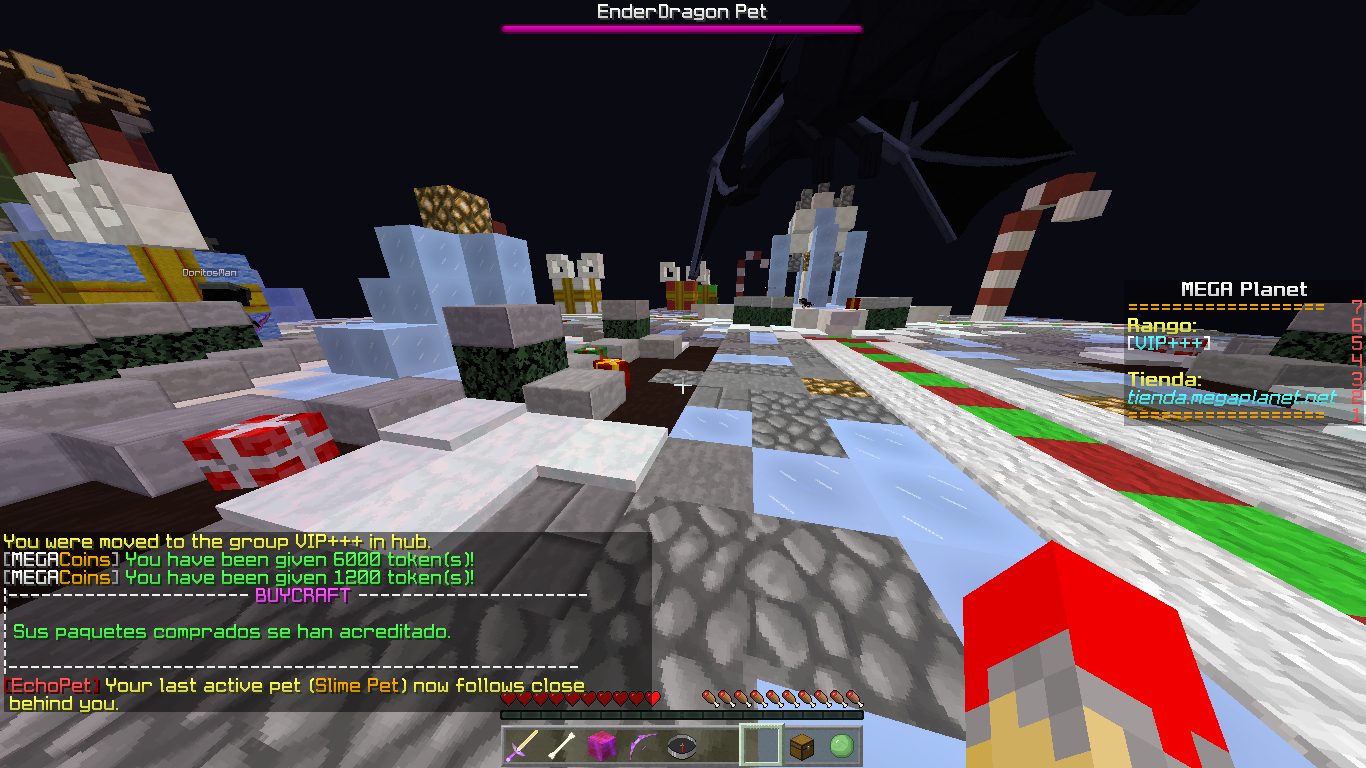Choose the magenta wool block slot
The height and width of the screenshot is (768, 1366).
[x=602, y=745]
